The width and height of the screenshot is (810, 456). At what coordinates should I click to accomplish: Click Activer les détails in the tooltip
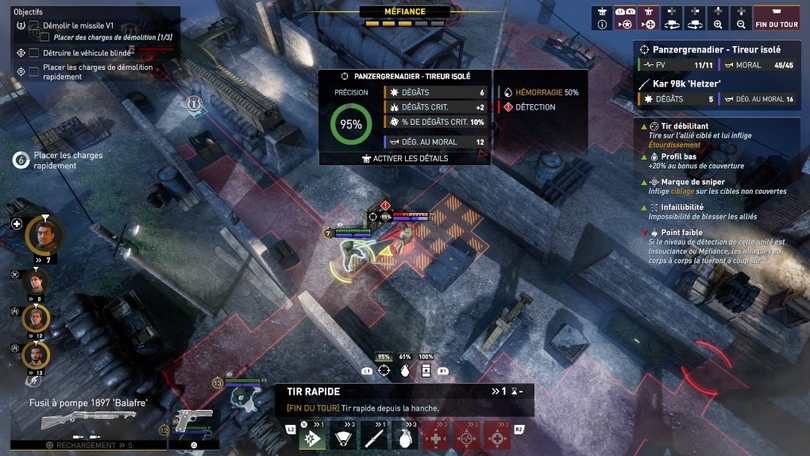[x=403, y=158]
